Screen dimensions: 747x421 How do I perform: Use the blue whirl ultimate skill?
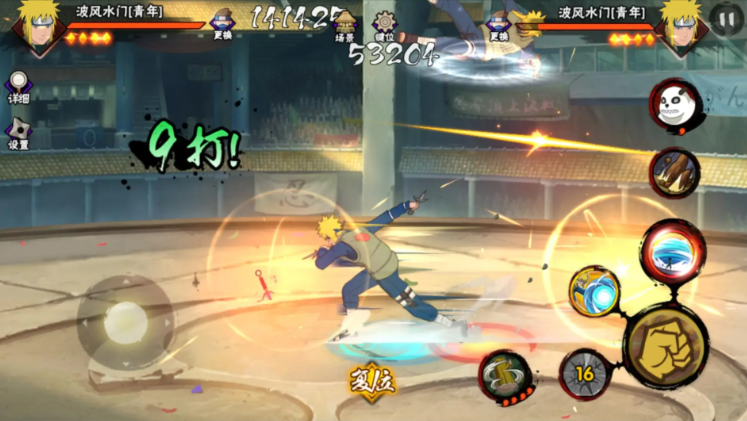click(672, 250)
